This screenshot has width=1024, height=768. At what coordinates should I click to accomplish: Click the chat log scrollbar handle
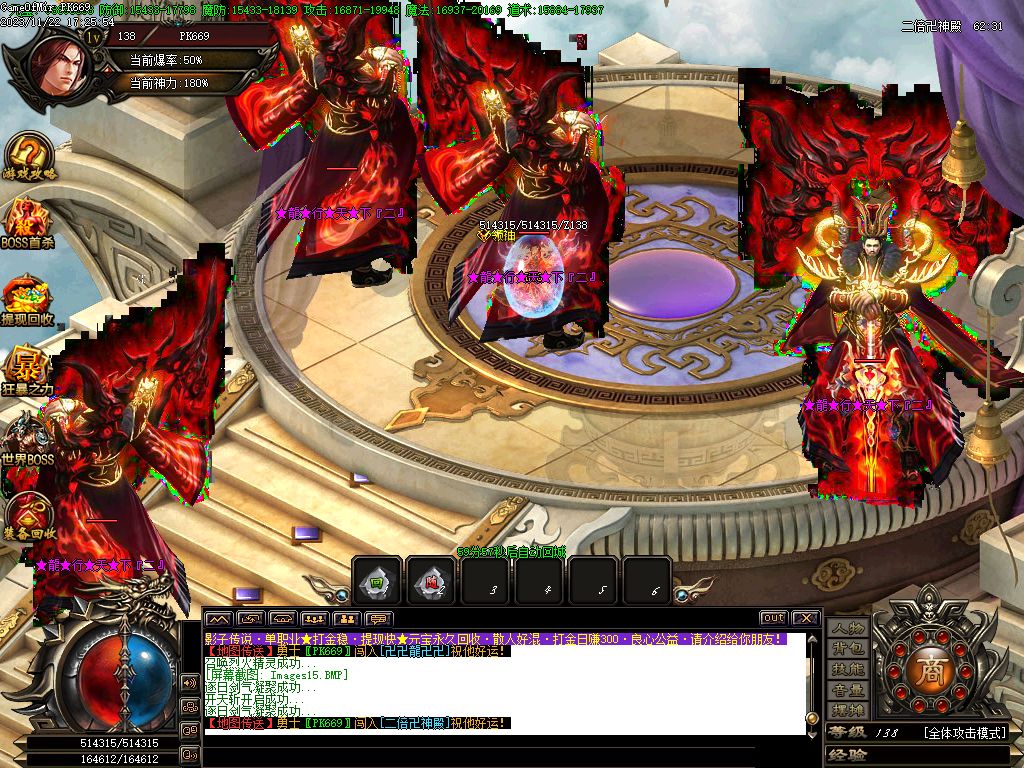click(812, 718)
